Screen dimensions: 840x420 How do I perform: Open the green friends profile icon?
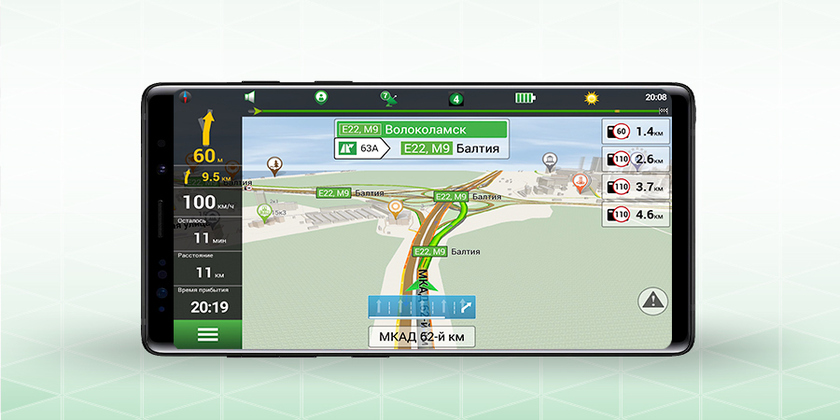tap(322, 97)
